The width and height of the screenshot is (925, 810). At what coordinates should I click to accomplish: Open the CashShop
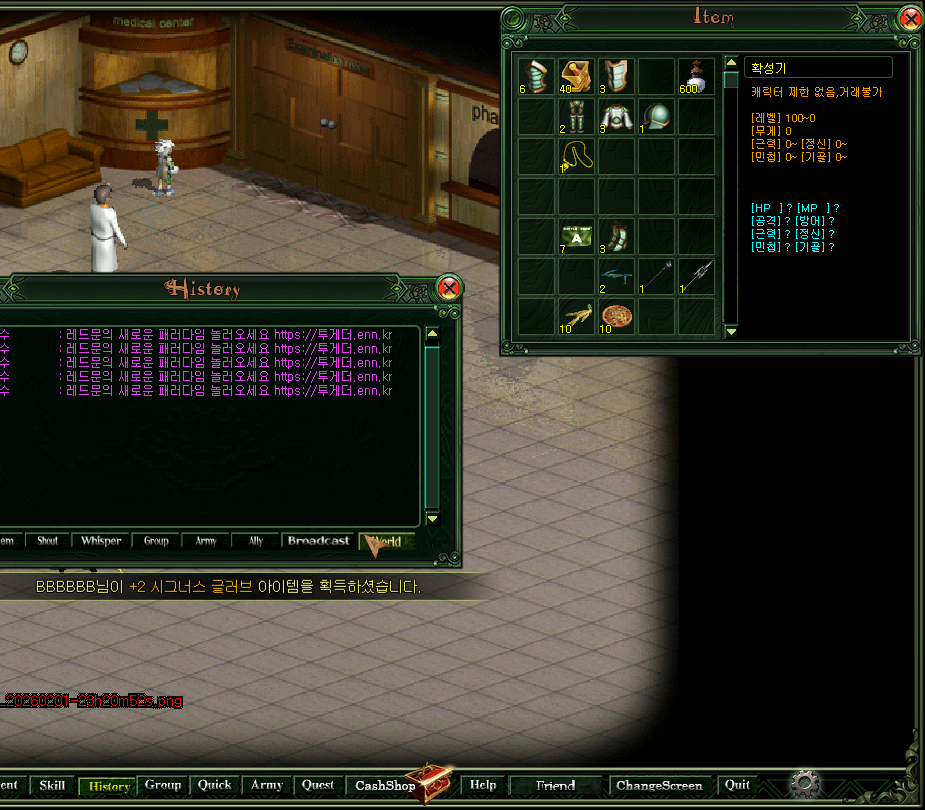pyautogui.click(x=386, y=786)
